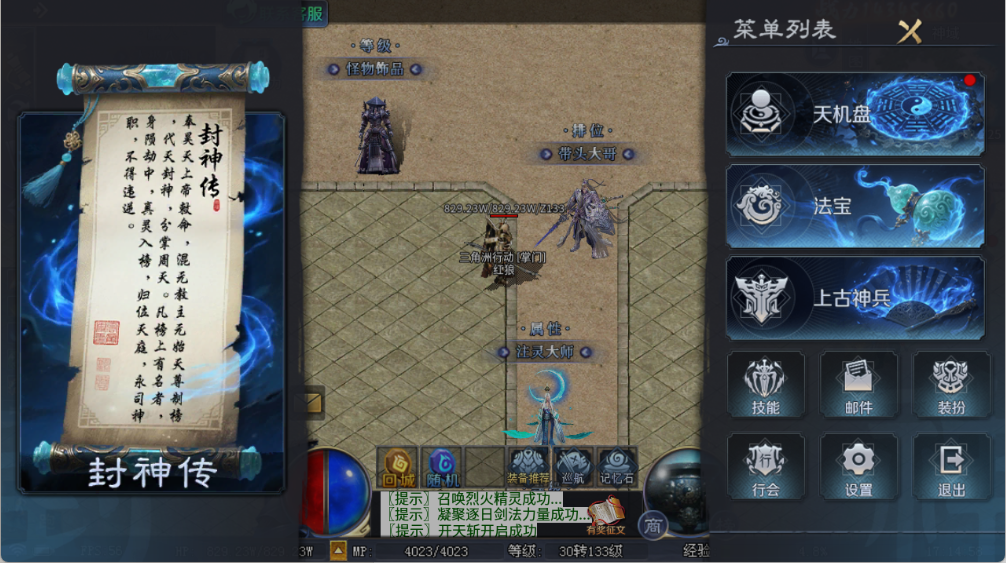
Task: Use the 随机 random teleport stone
Action: tap(441, 466)
